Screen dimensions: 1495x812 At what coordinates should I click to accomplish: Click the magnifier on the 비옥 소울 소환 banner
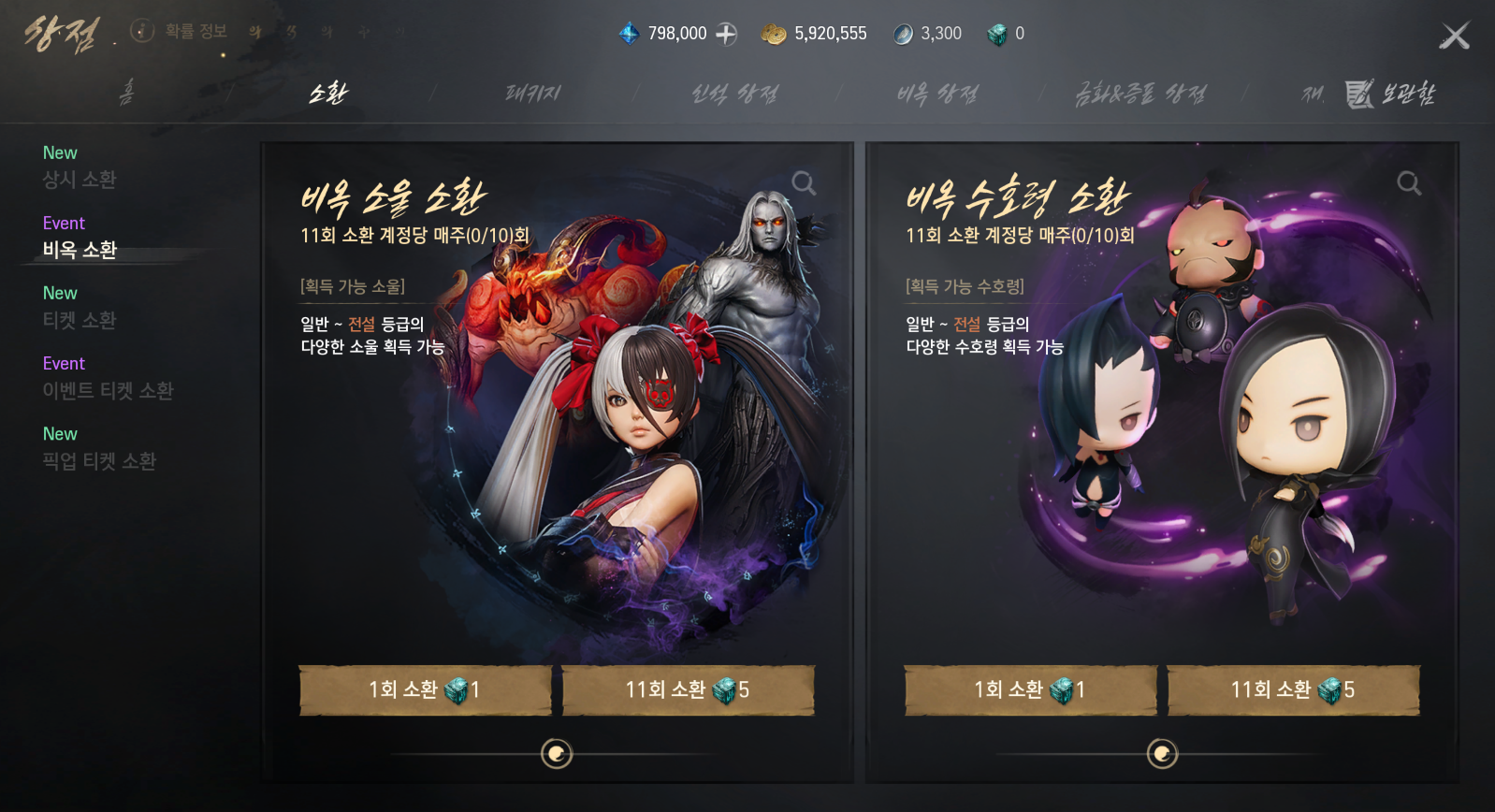click(804, 183)
